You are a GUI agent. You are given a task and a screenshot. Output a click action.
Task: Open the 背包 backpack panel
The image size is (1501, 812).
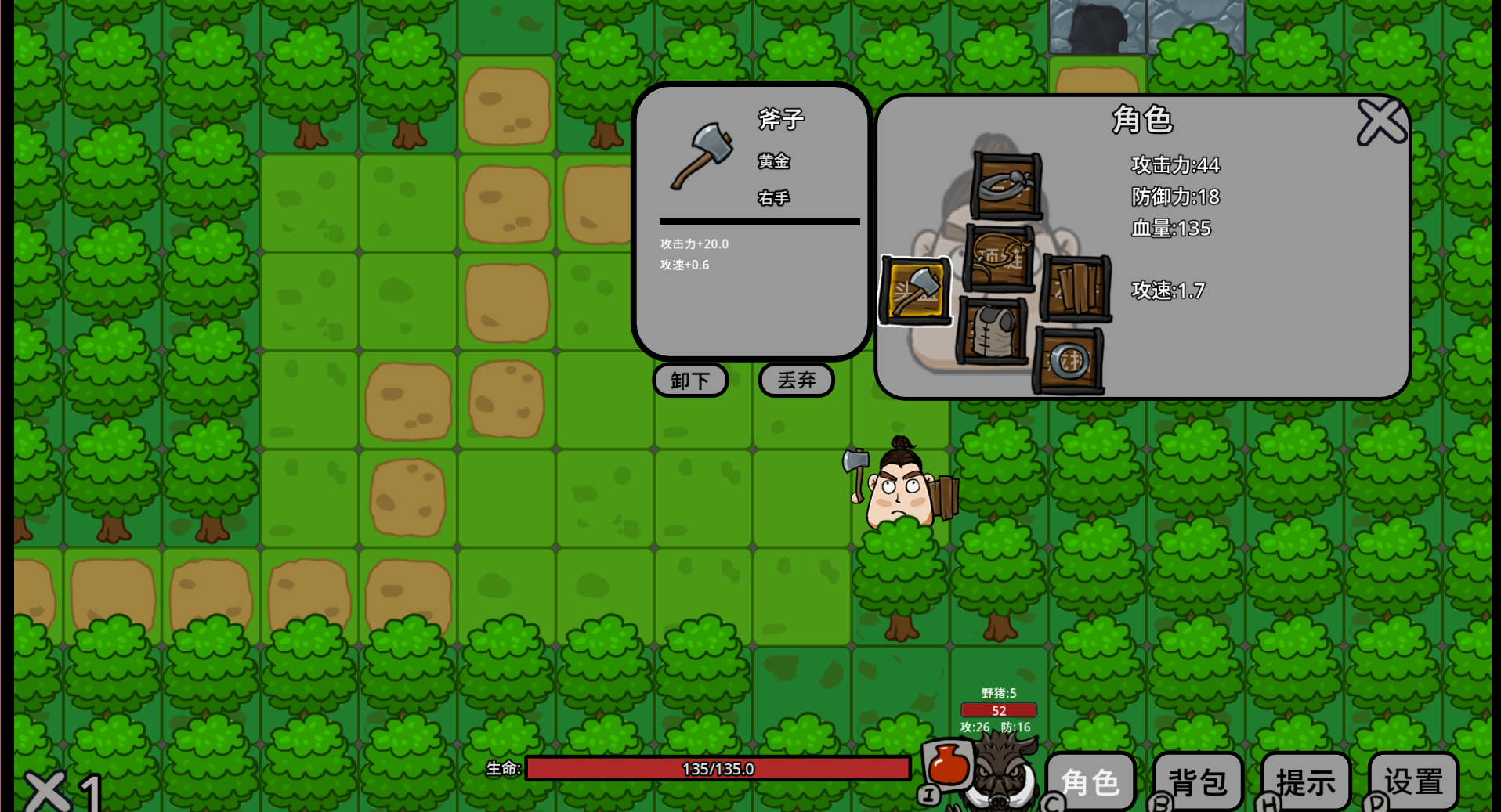point(1197,780)
